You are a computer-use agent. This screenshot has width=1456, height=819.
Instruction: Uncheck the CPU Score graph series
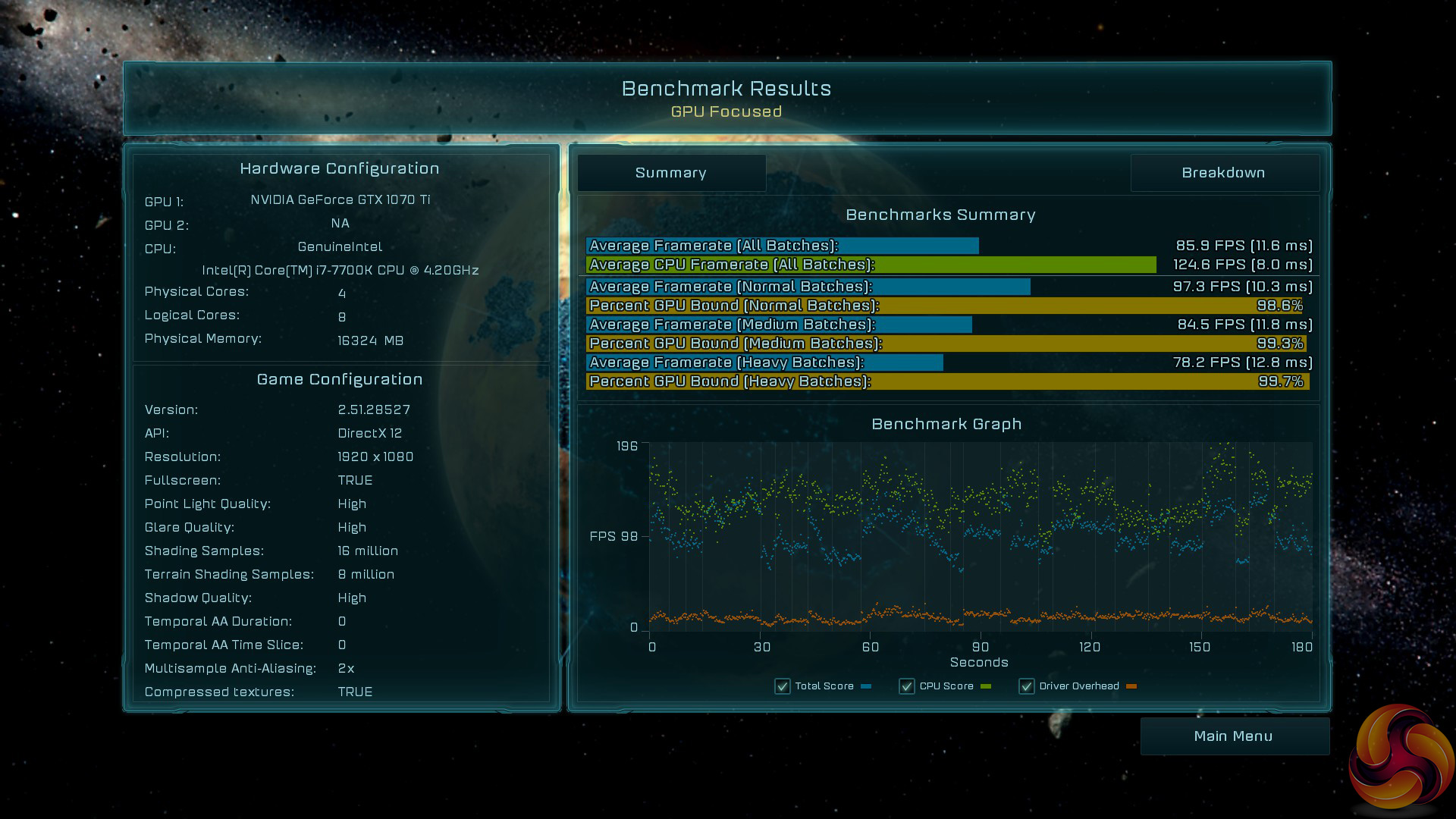(907, 686)
